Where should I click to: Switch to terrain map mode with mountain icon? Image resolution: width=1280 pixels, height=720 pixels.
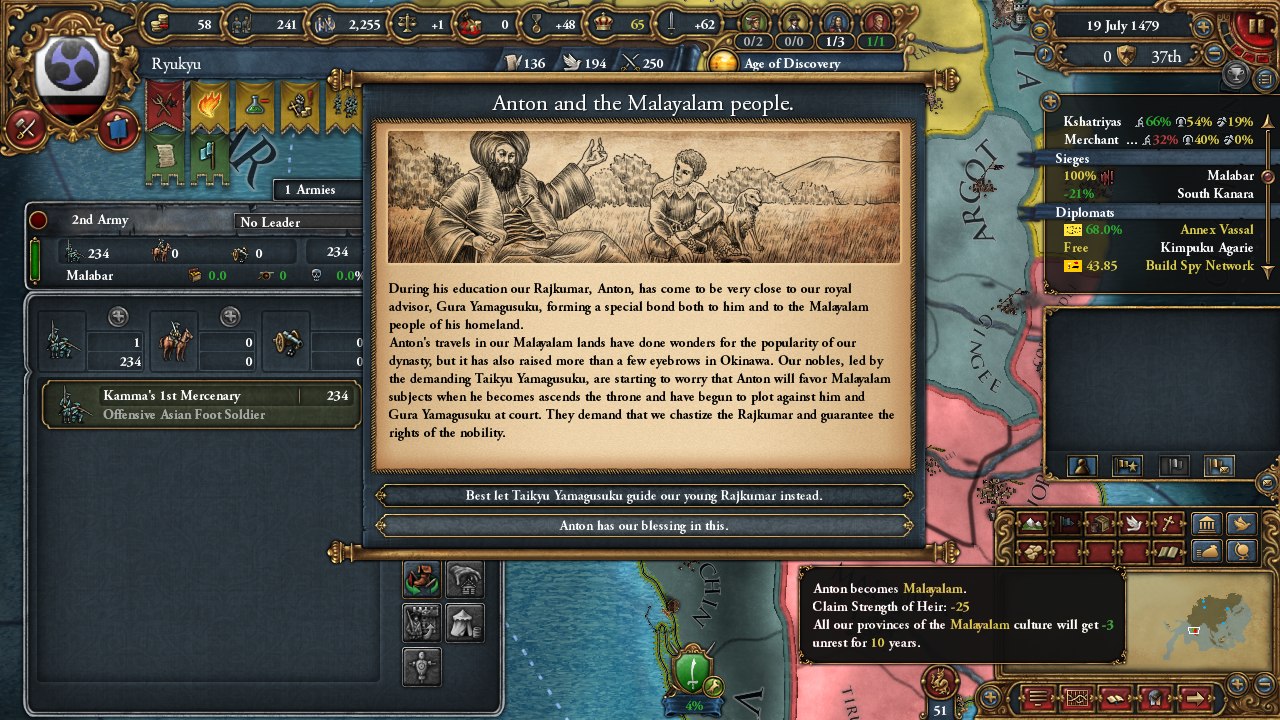1032,523
